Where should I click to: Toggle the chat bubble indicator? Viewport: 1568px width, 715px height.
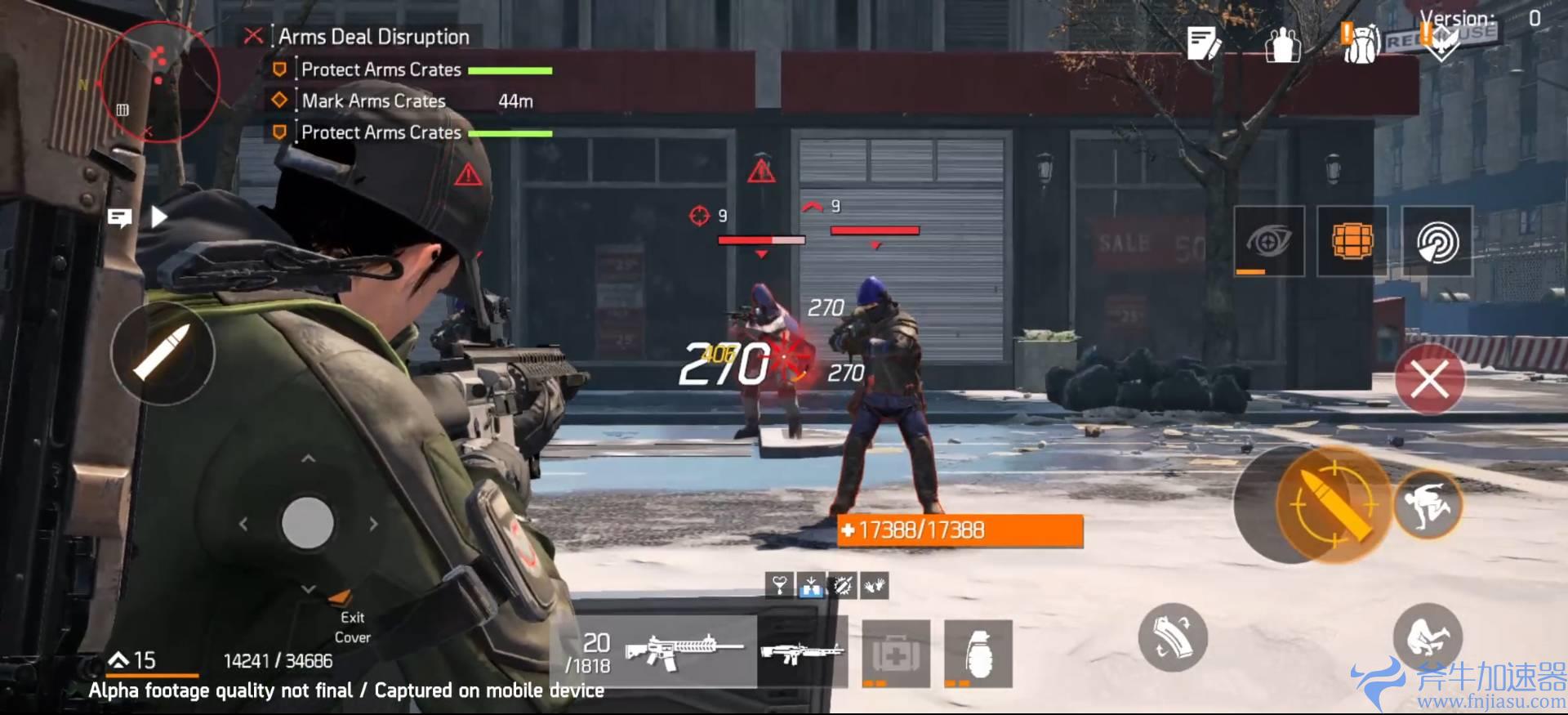[x=121, y=217]
